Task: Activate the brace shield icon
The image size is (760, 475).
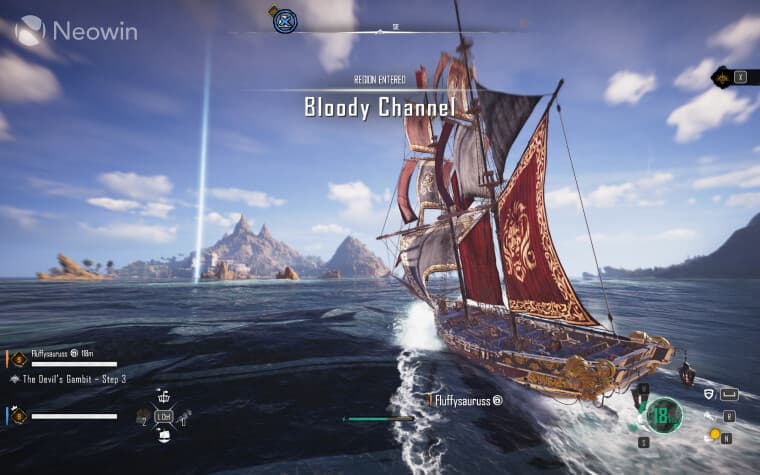Action: [x=709, y=395]
